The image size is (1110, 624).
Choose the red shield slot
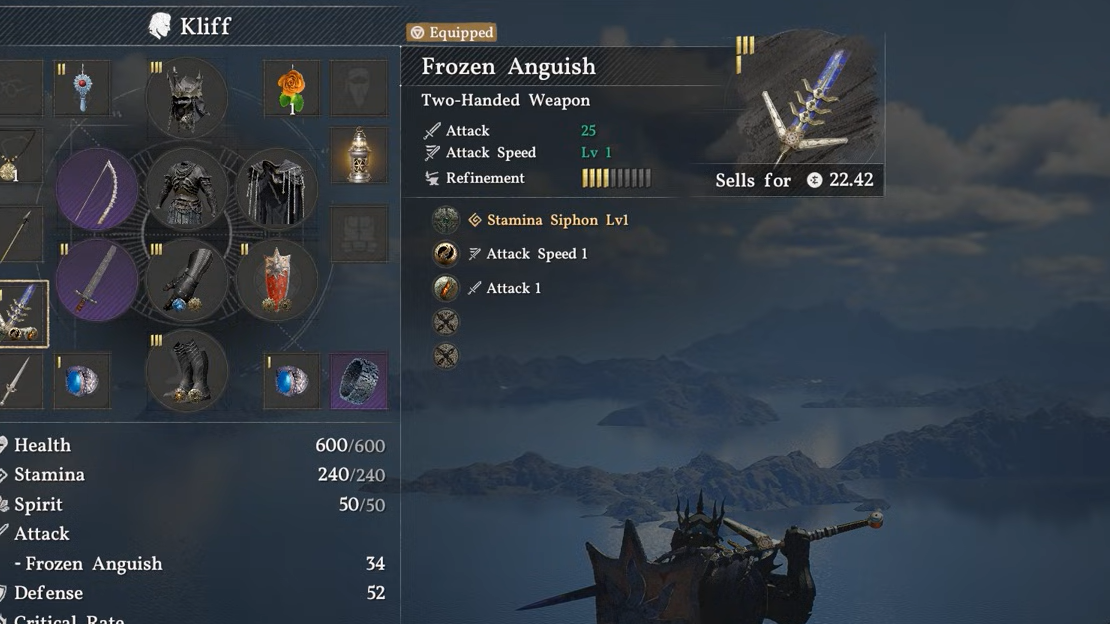tap(276, 280)
